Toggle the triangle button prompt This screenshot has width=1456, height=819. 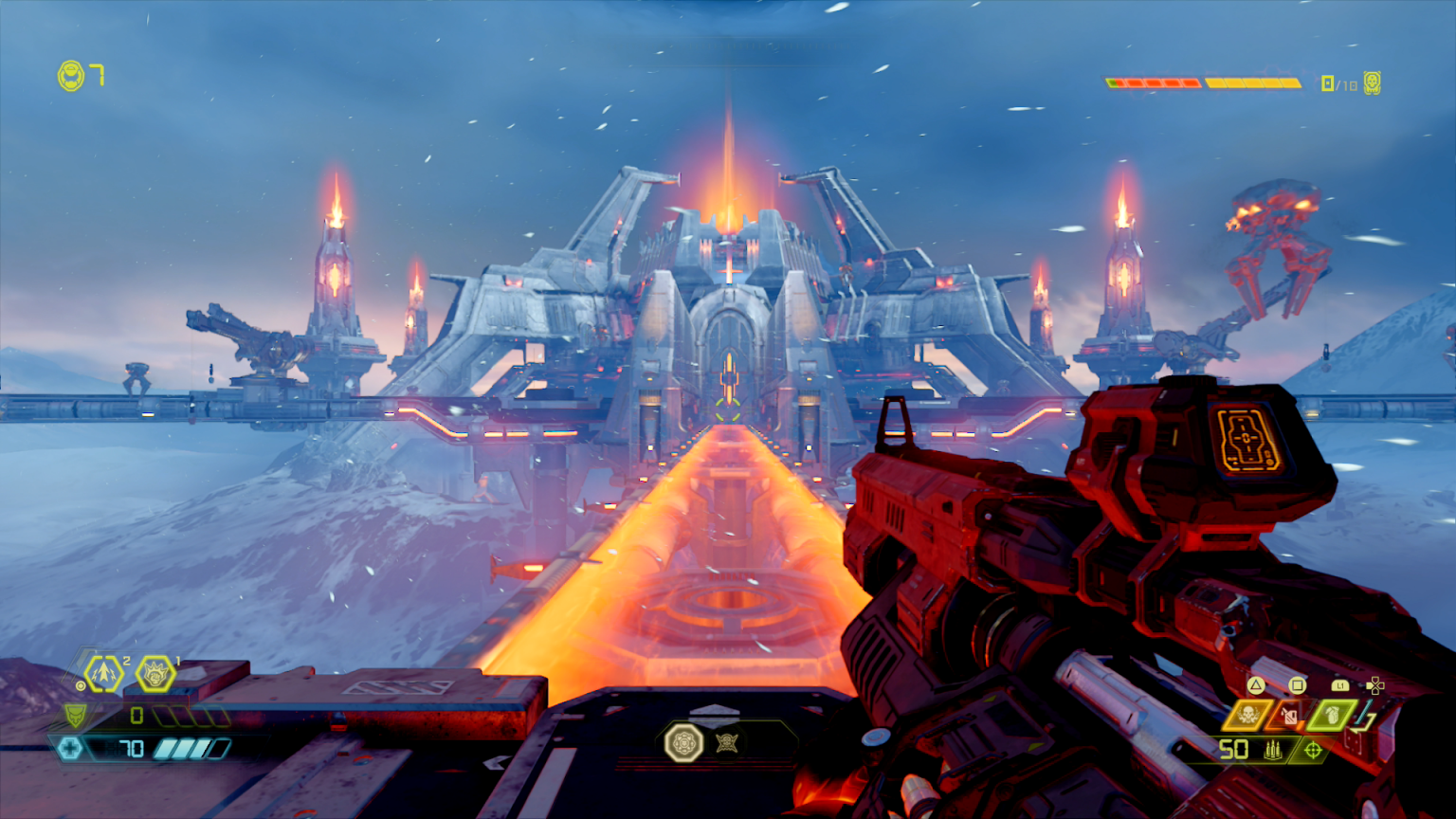[1256, 684]
